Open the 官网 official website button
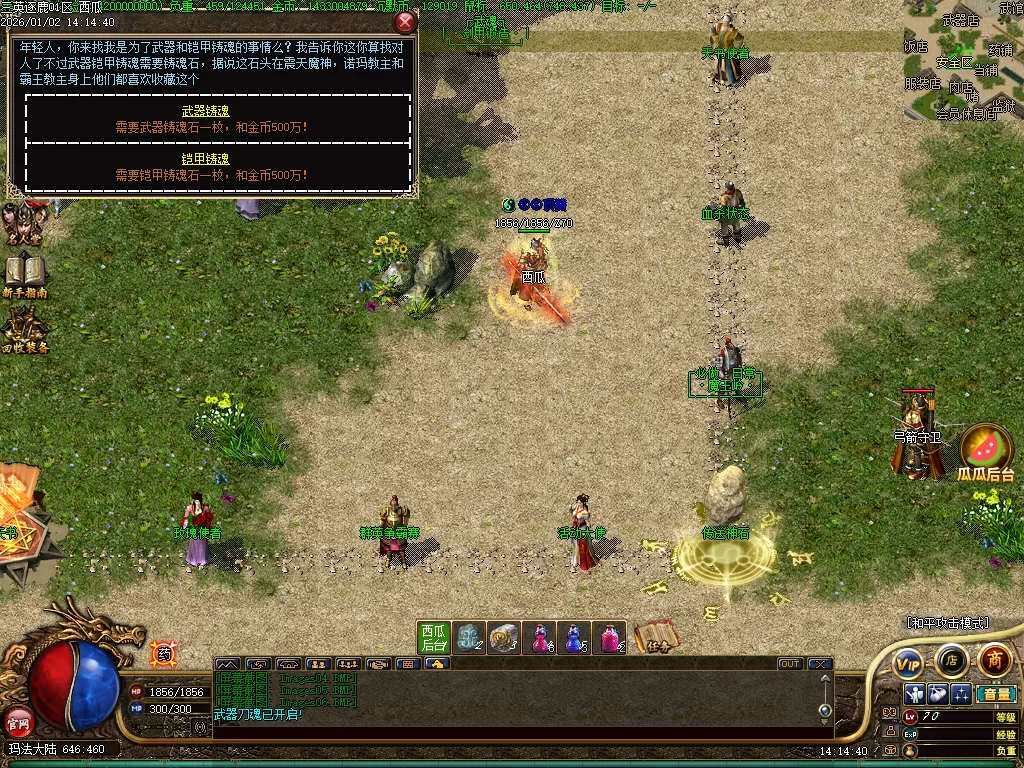Viewport: 1024px width, 768px height. [17, 720]
